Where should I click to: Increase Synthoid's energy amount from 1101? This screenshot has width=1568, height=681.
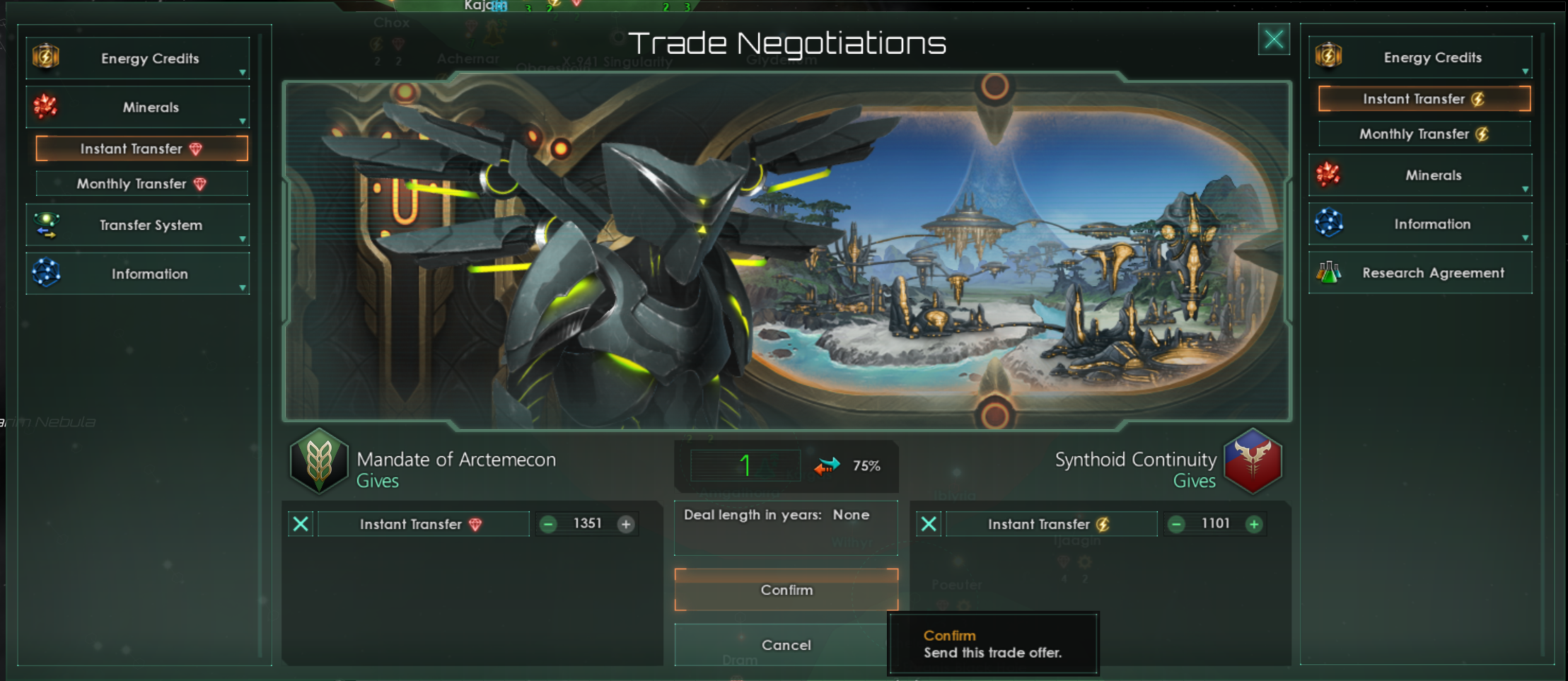point(1254,524)
